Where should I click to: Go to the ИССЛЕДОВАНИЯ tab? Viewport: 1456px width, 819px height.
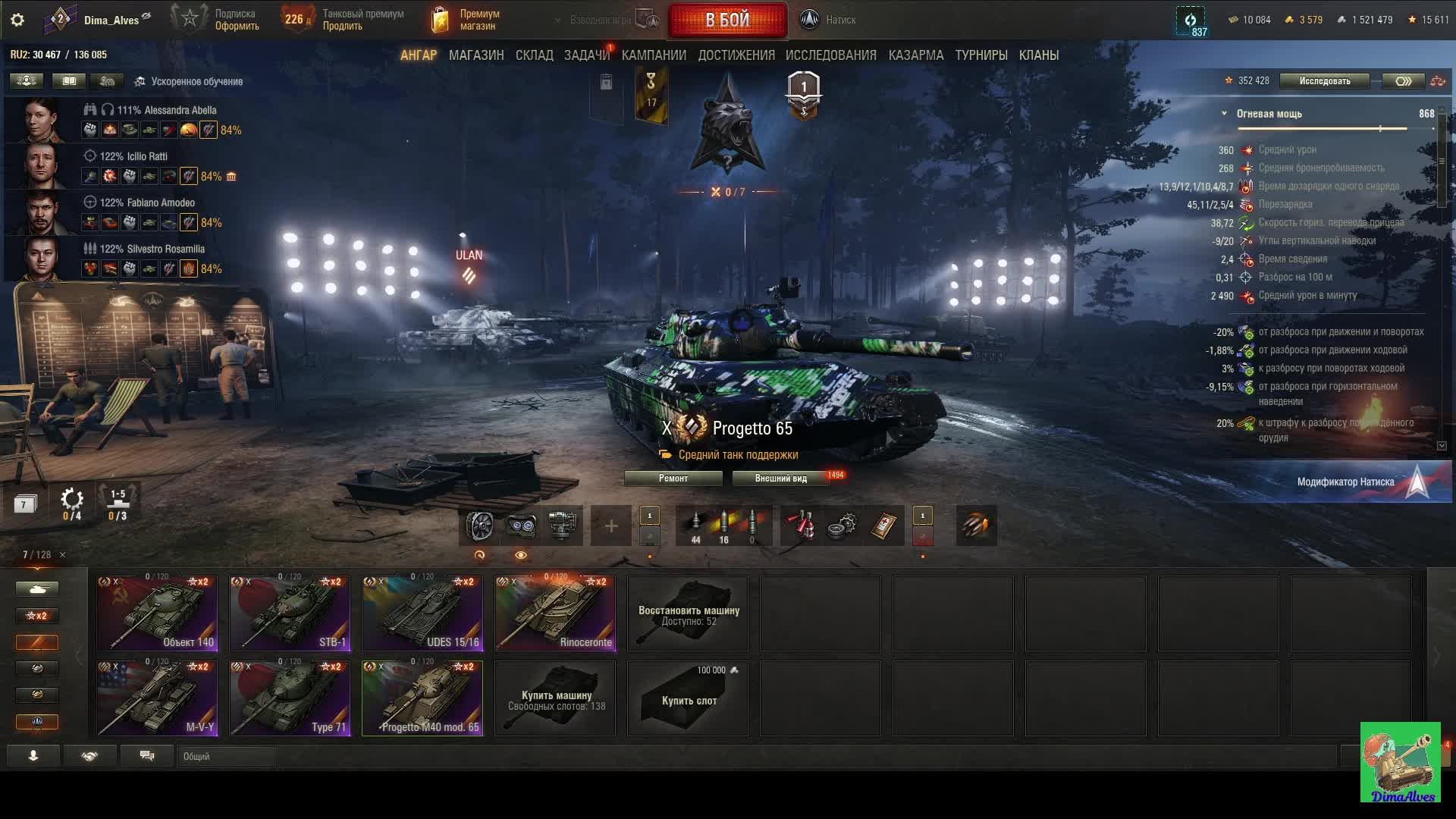830,55
